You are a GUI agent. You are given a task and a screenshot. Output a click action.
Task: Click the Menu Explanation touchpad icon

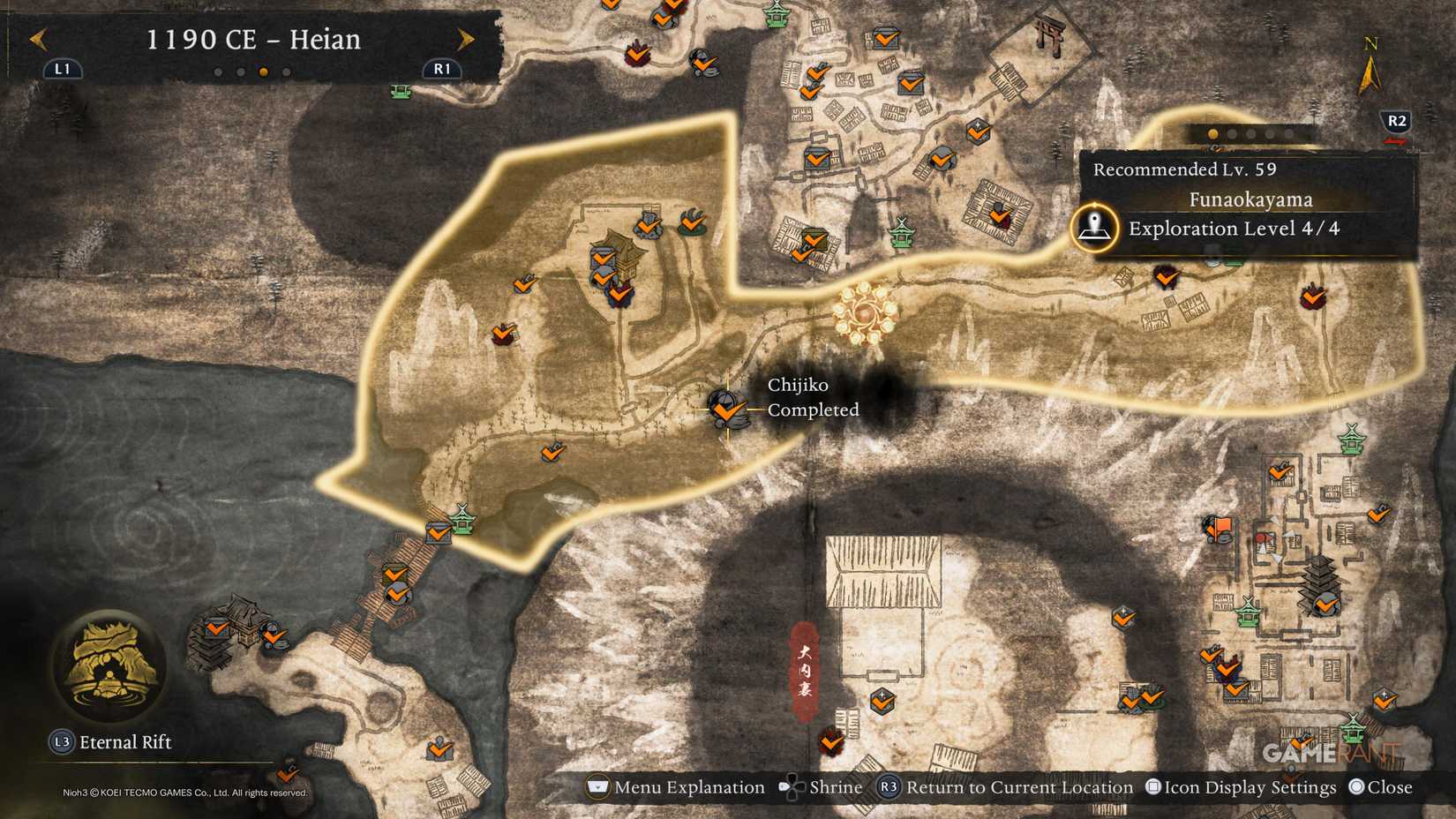[597, 787]
